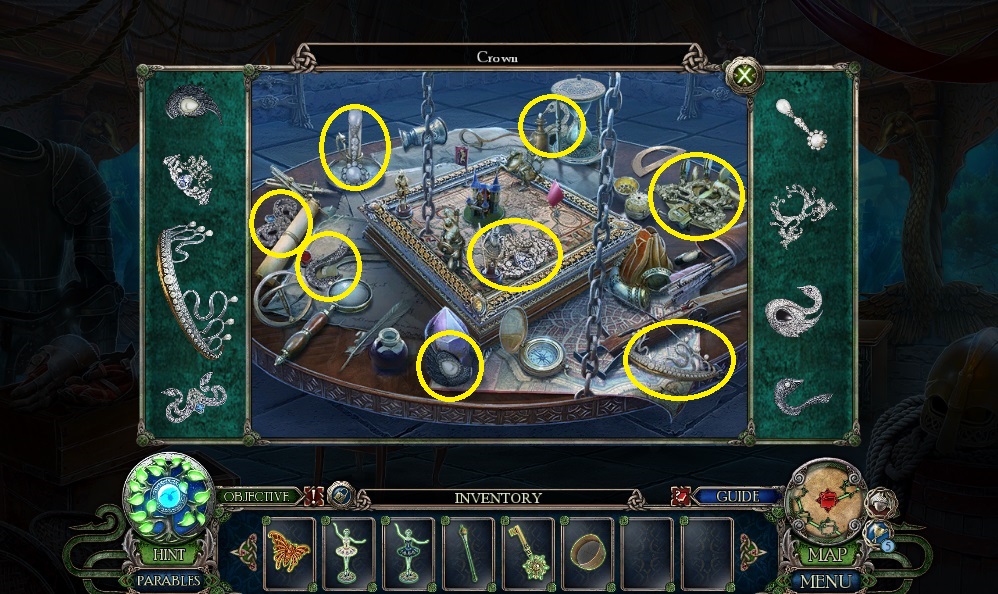Select the butterfly in the inventory
This screenshot has height=594, width=998.
click(x=288, y=552)
